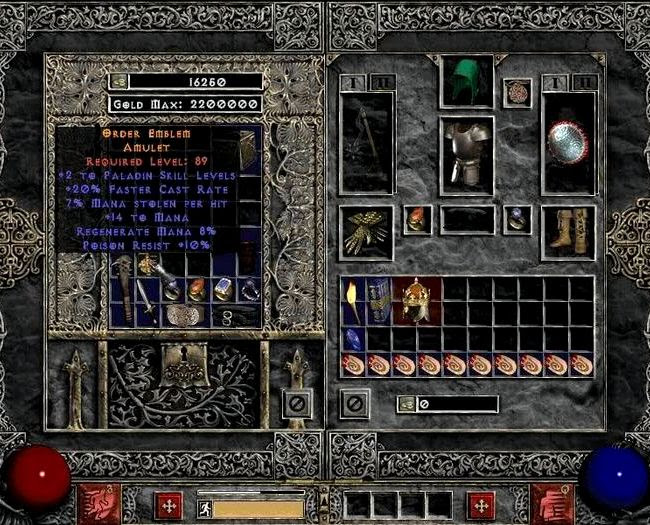
Task: Click the inventory gold drop button
Action: tap(407, 404)
